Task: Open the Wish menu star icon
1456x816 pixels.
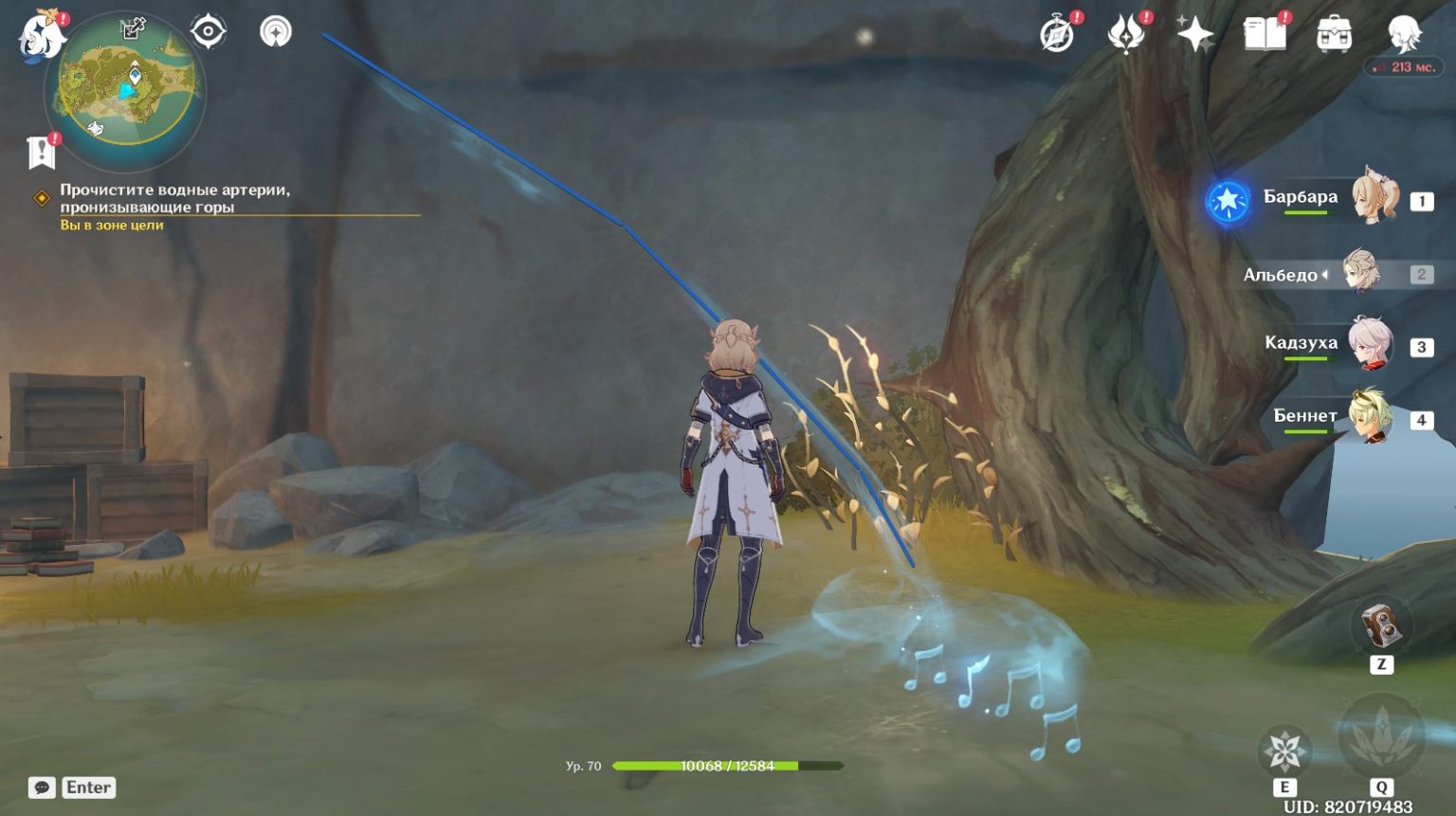Action: point(1194,35)
